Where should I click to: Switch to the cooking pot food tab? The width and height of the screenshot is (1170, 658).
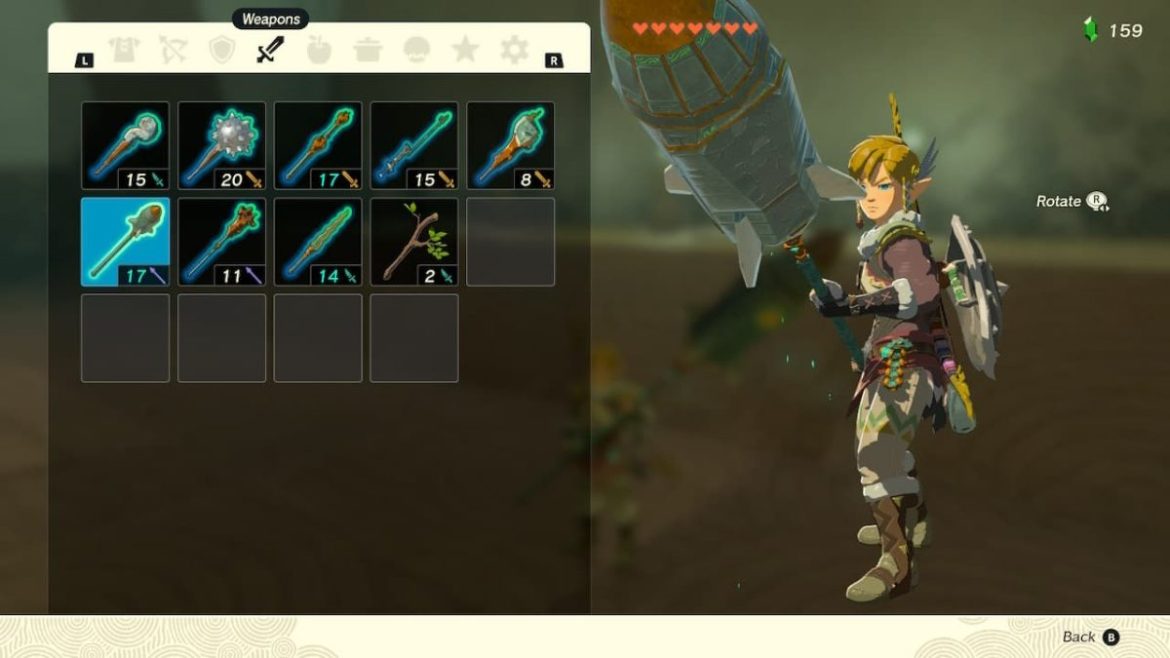(x=368, y=50)
